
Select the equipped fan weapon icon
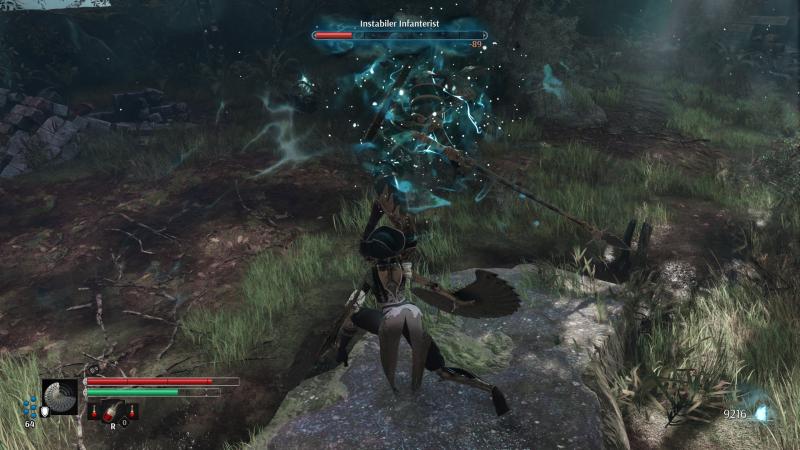[x=60, y=396]
